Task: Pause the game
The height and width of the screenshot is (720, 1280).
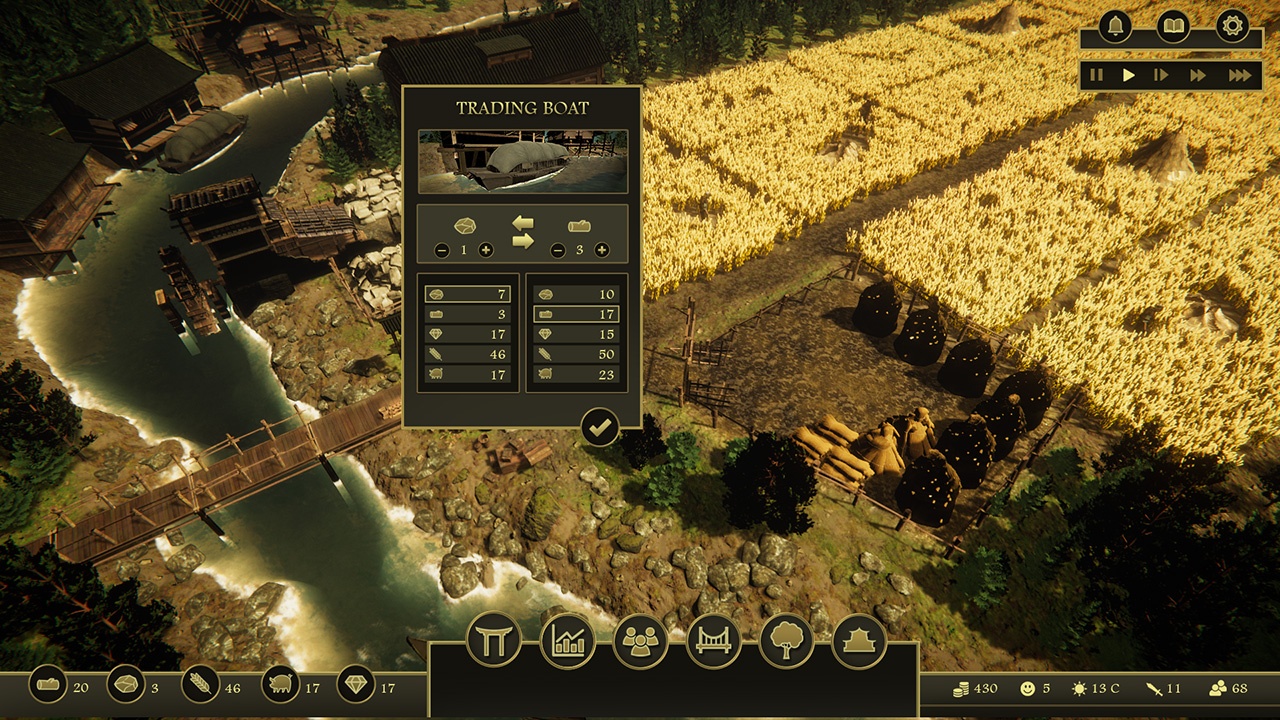Action: (1096, 75)
